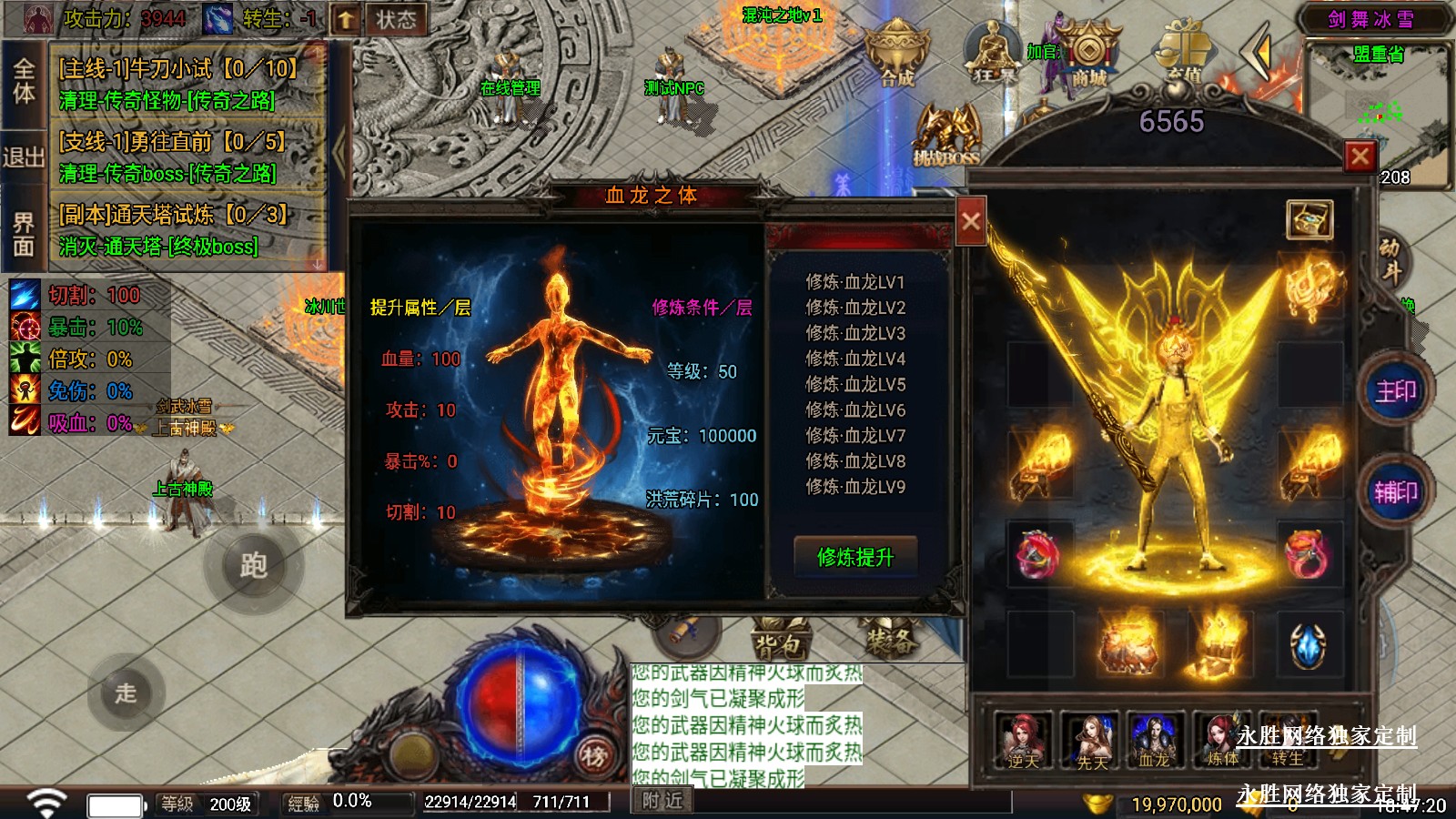Open the 合成 synthesis icon
The image size is (1456, 819).
click(x=896, y=55)
